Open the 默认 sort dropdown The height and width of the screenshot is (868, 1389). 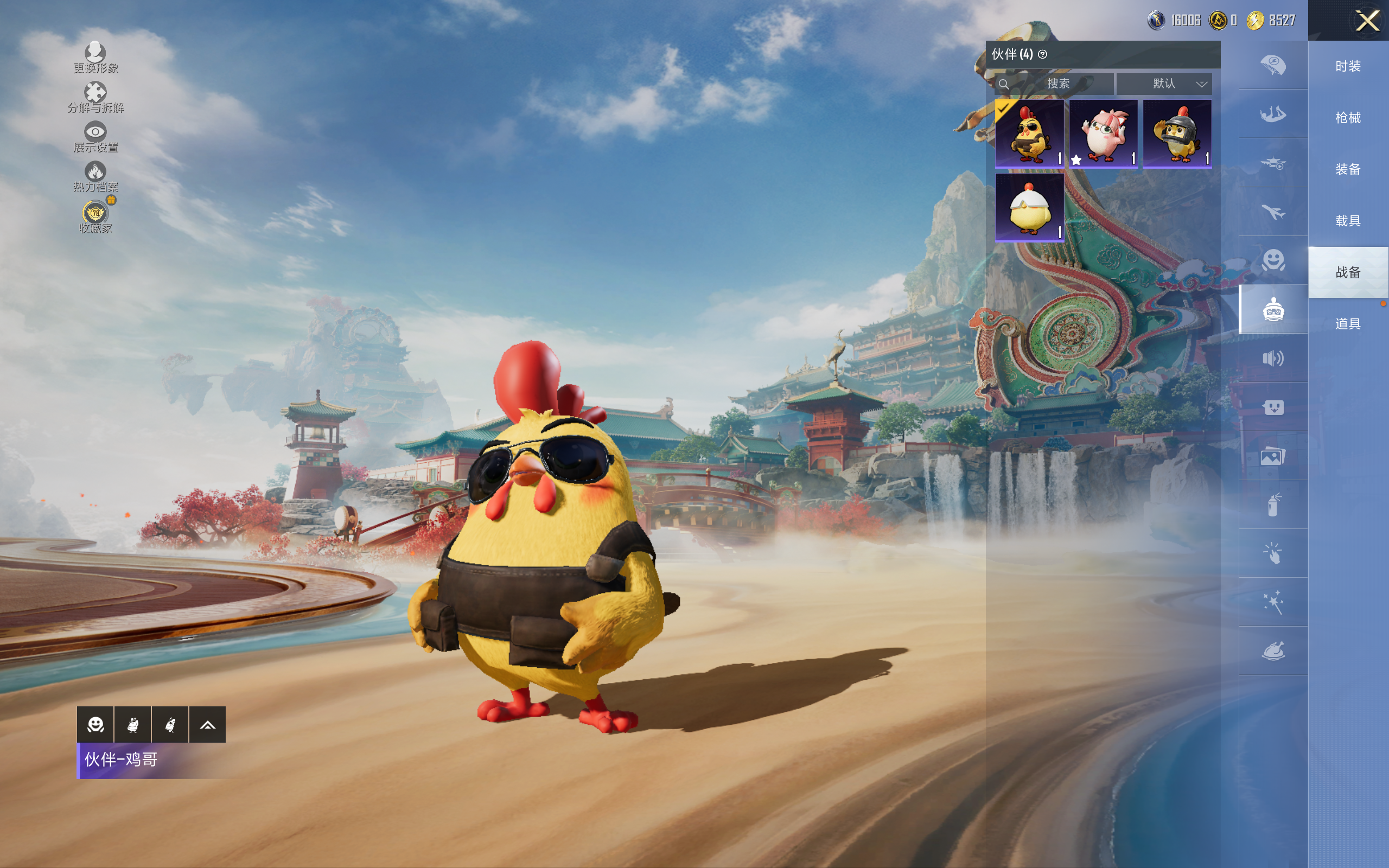pos(1164,84)
